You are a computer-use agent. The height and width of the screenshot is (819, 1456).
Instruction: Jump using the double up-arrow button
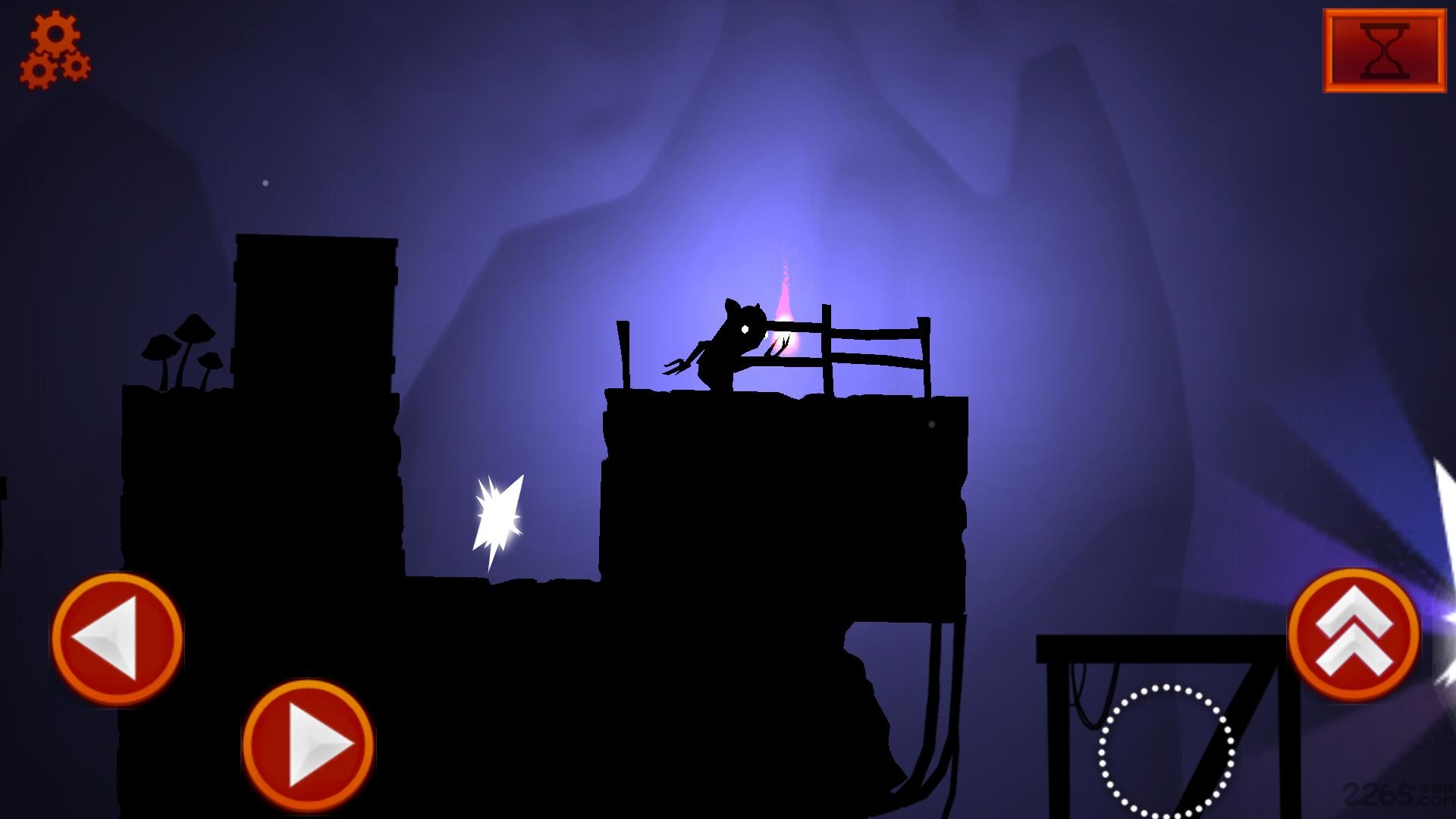(1354, 635)
